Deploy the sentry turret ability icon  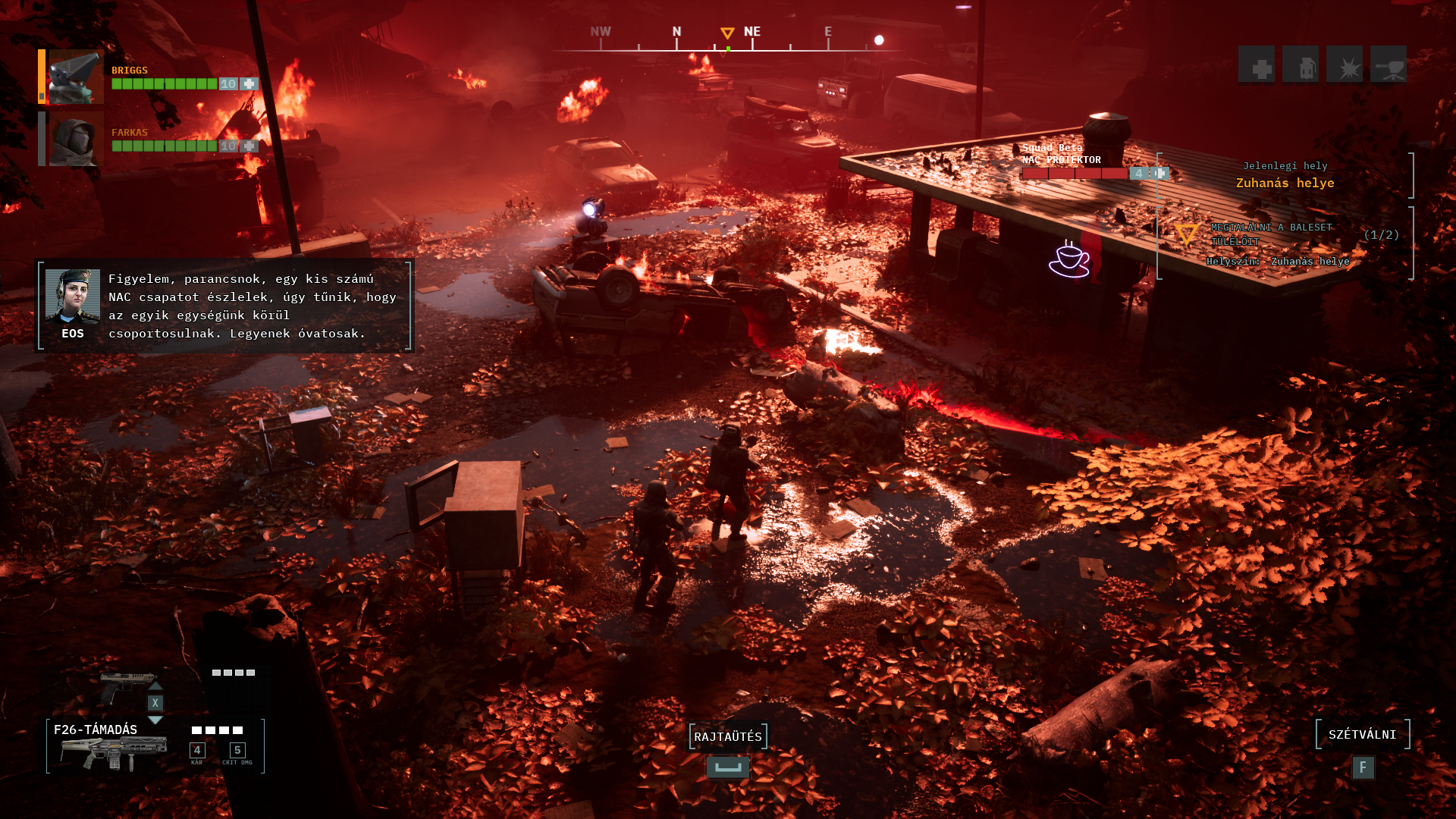point(1389,64)
